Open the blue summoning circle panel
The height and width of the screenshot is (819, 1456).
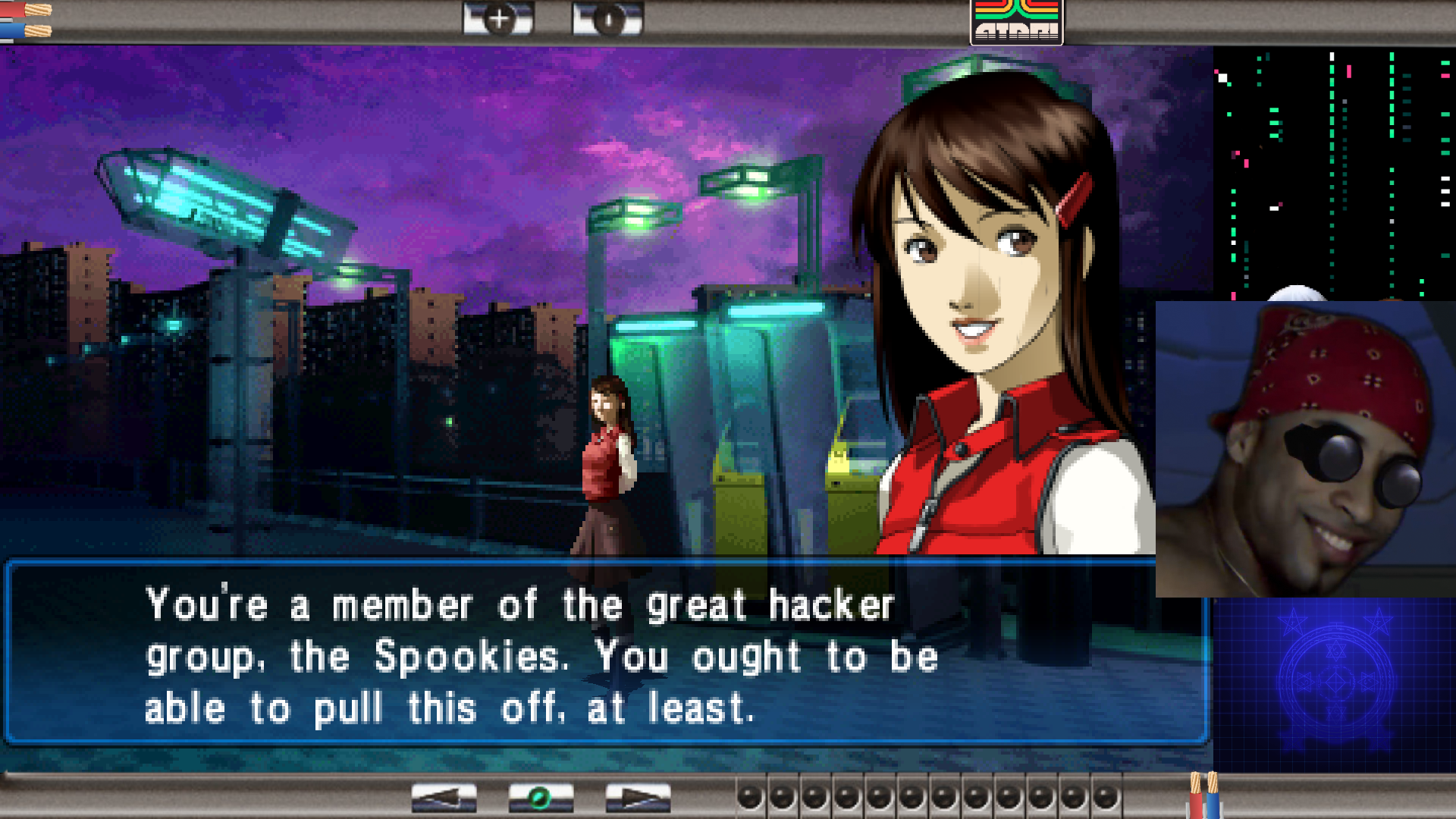[x=1335, y=682]
